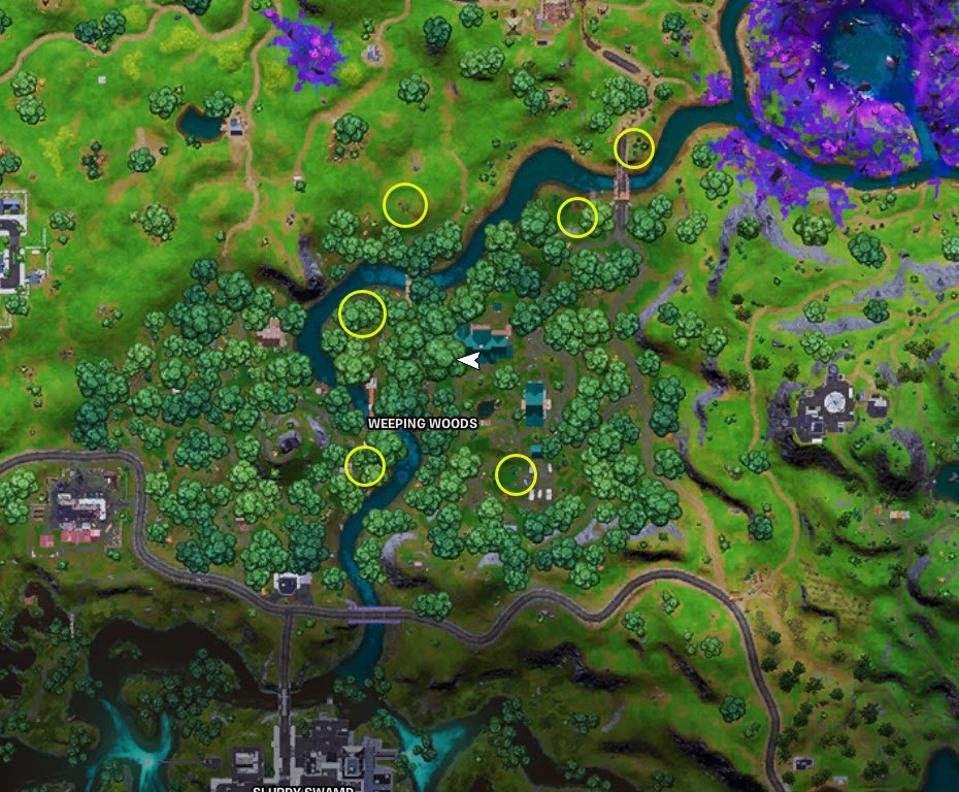The image size is (959, 792).
Task: Click the white player arrow marker
Action: click(469, 360)
